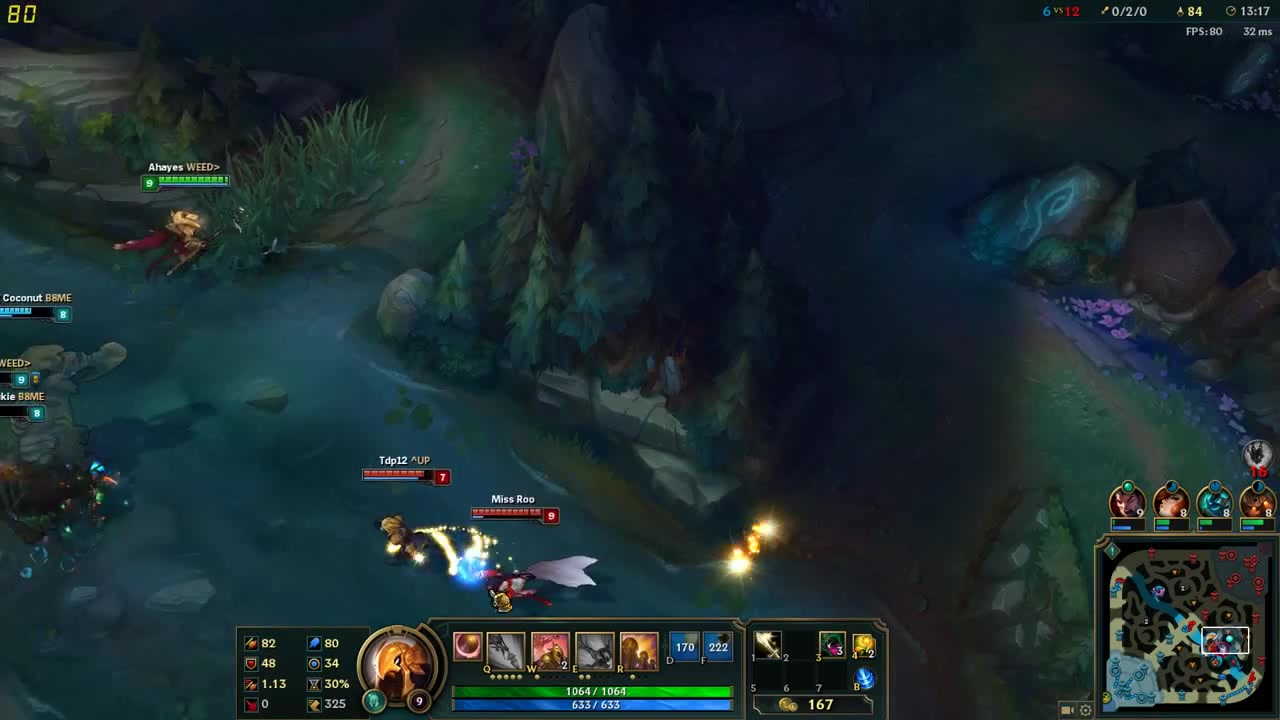This screenshot has width=1280, height=720.
Task: Click the summoner spell on the D slot
Action: [x=684, y=647]
